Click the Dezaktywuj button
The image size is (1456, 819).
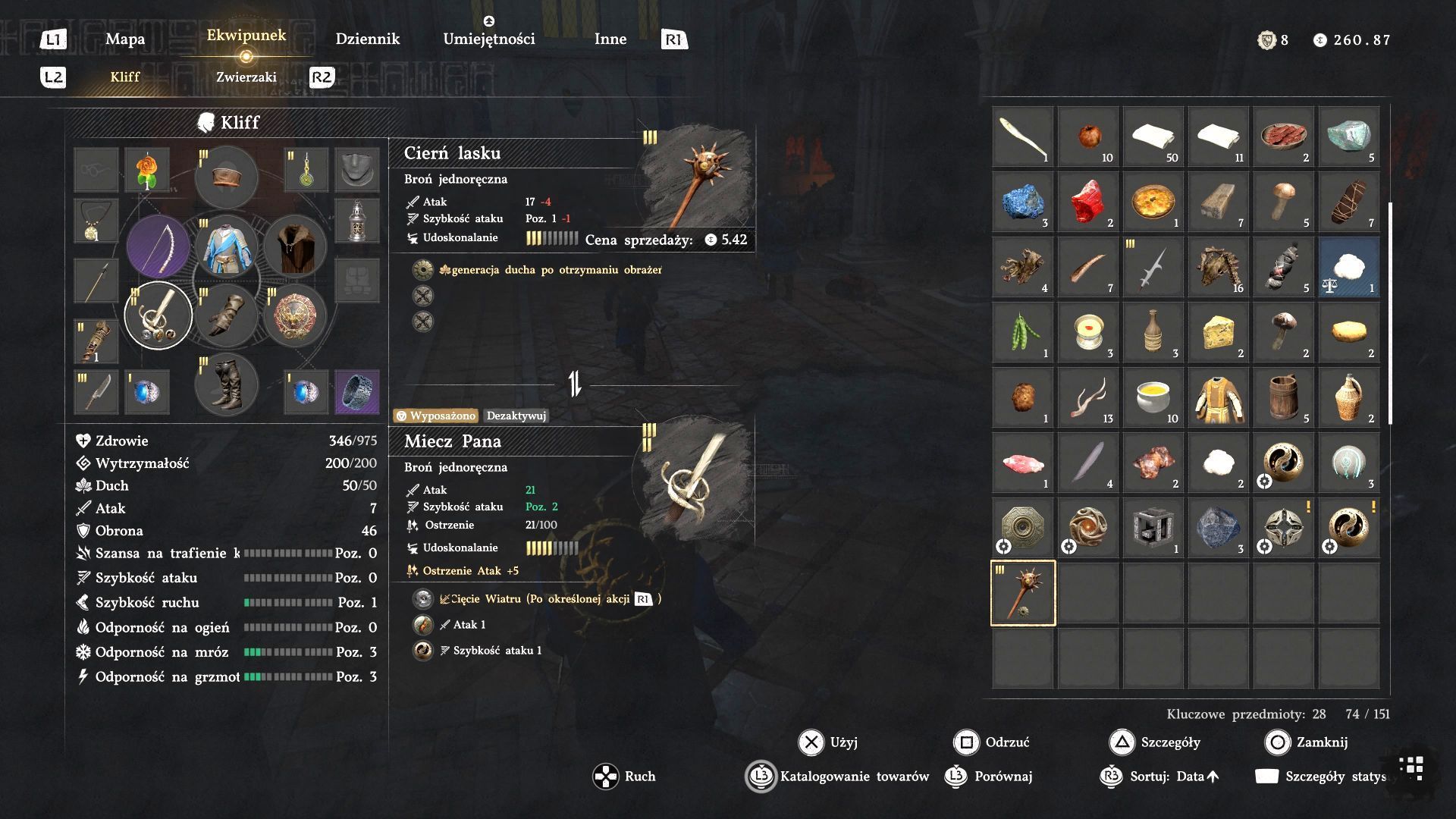coord(516,416)
